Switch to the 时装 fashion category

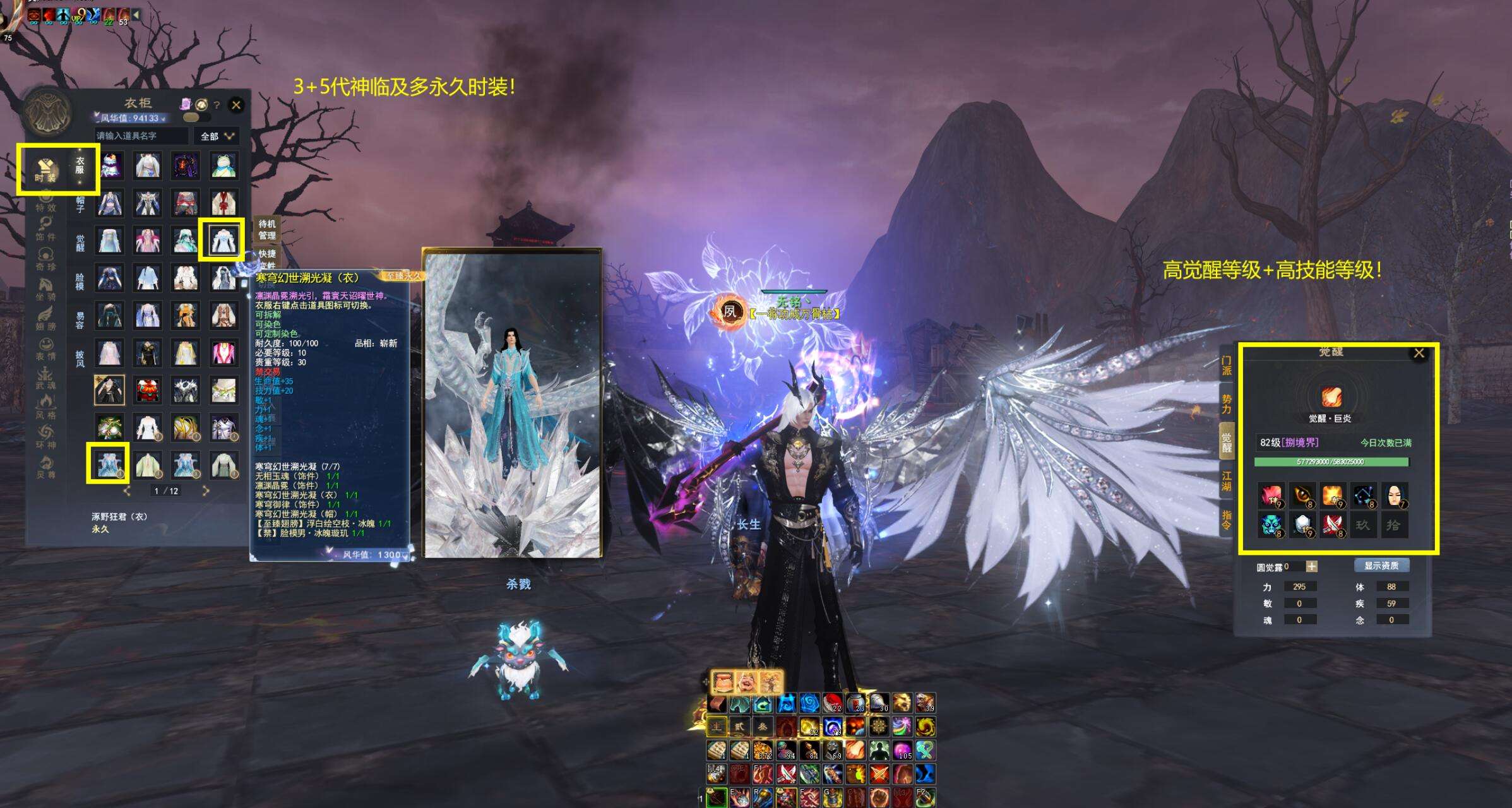pos(45,169)
